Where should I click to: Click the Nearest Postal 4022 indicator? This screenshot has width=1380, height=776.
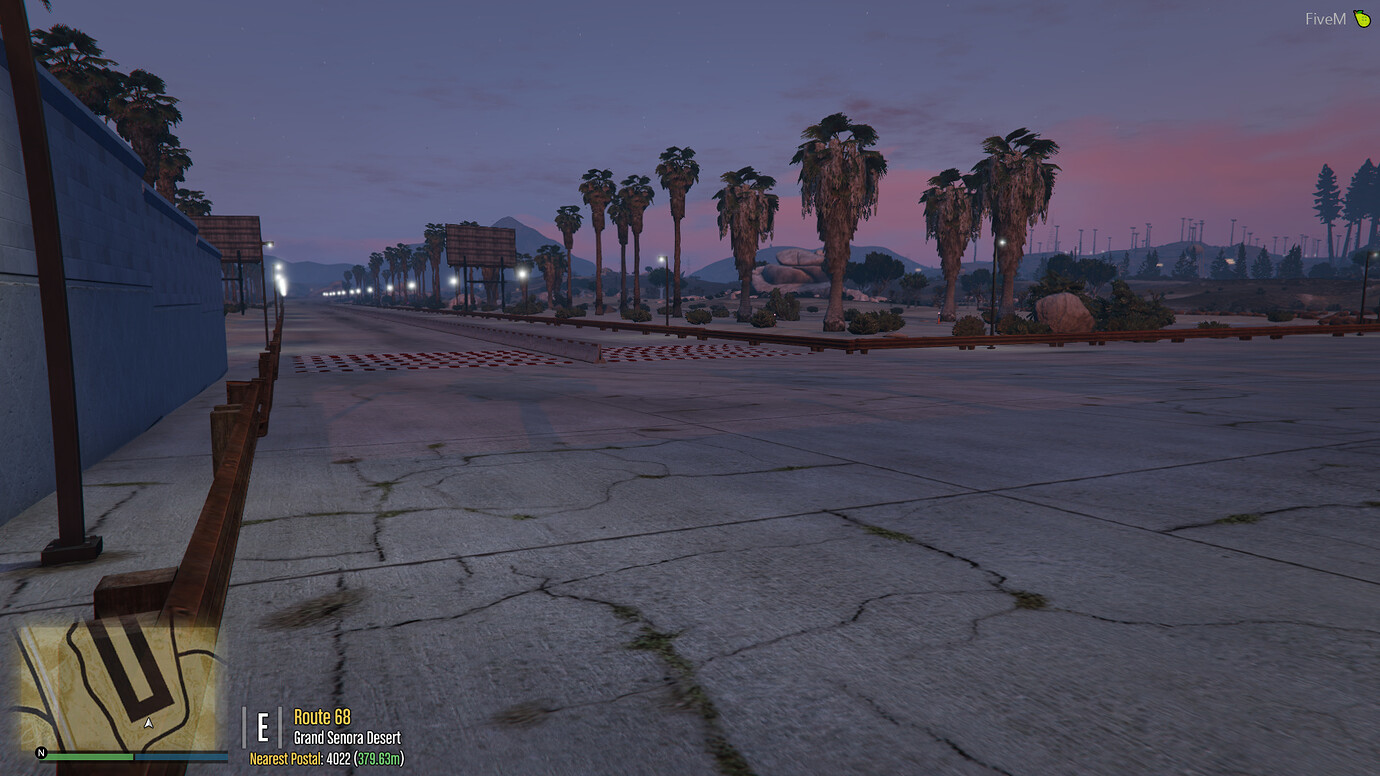point(300,760)
